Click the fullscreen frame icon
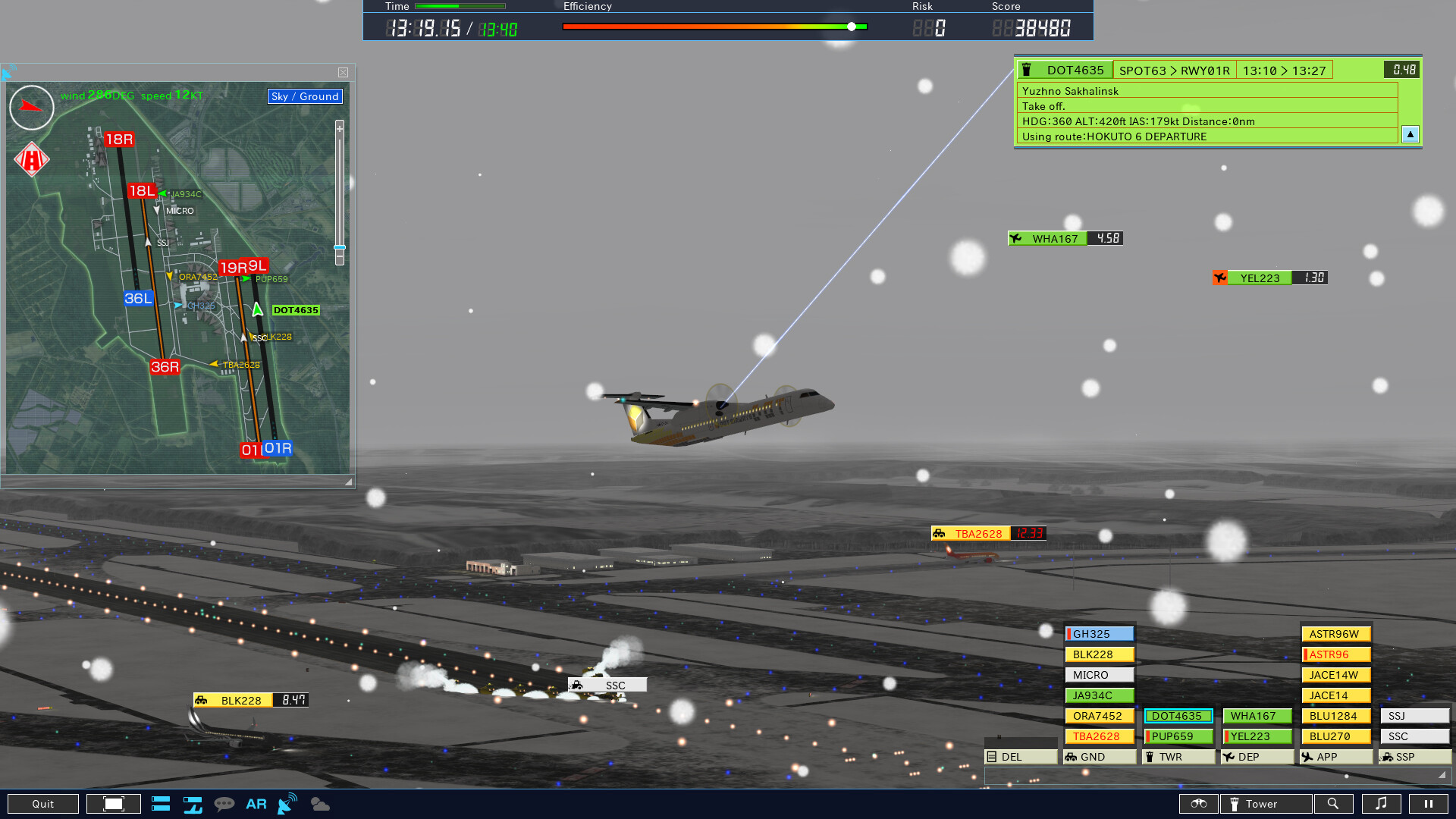 click(x=114, y=803)
